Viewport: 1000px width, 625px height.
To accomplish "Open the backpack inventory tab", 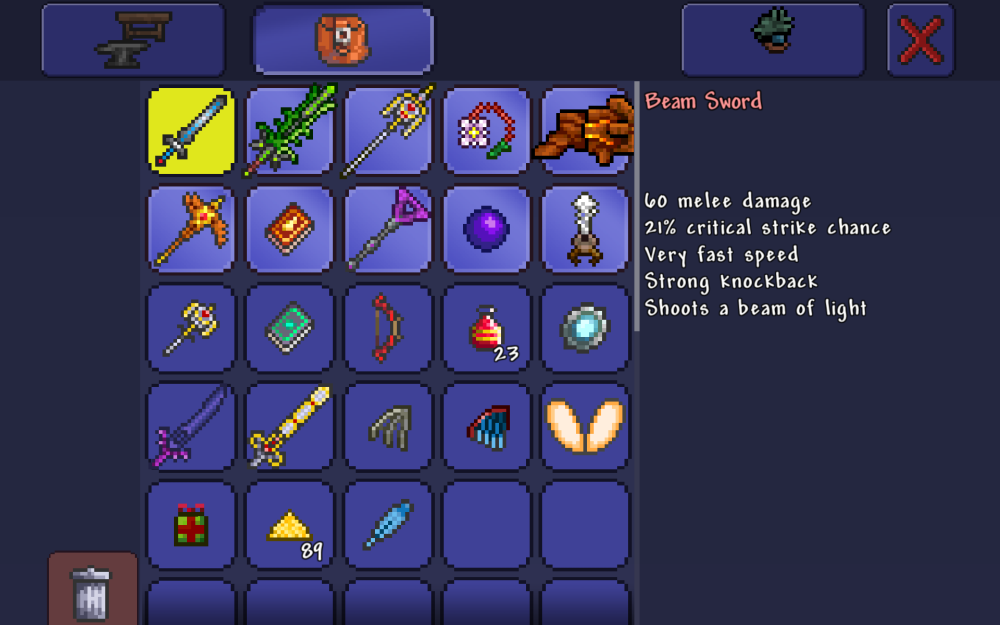I will pyautogui.click(x=343, y=41).
